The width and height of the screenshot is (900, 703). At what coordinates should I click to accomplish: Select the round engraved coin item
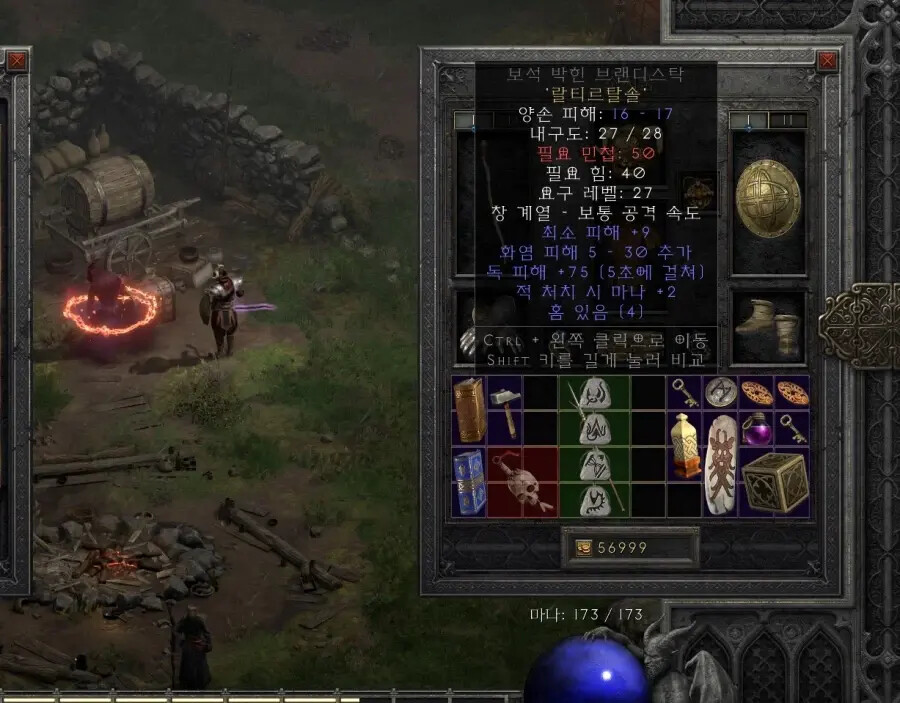(x=719, y=392)
